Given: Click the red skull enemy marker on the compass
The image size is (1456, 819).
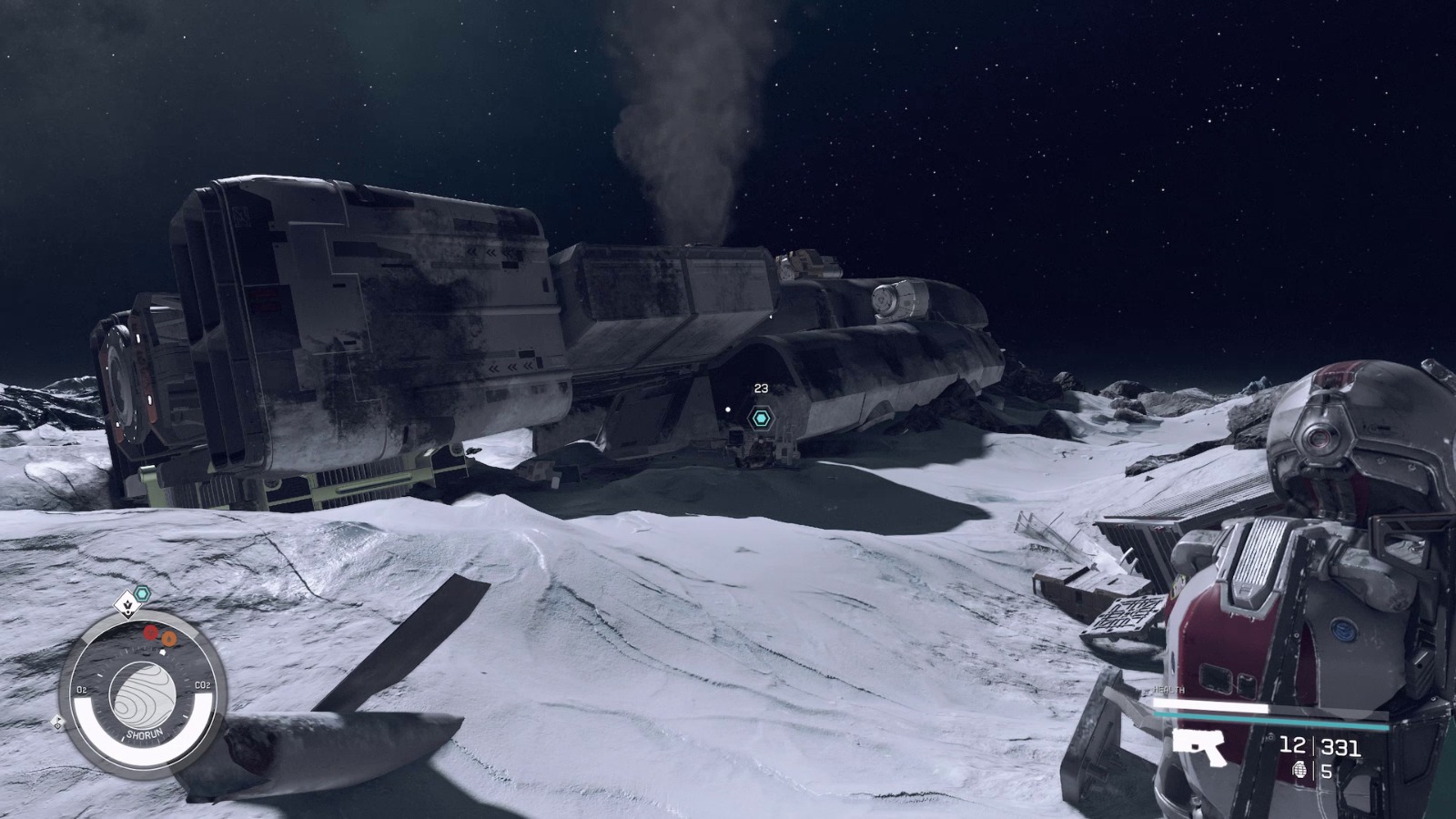Looking at the screenshot, I should 150,632.
